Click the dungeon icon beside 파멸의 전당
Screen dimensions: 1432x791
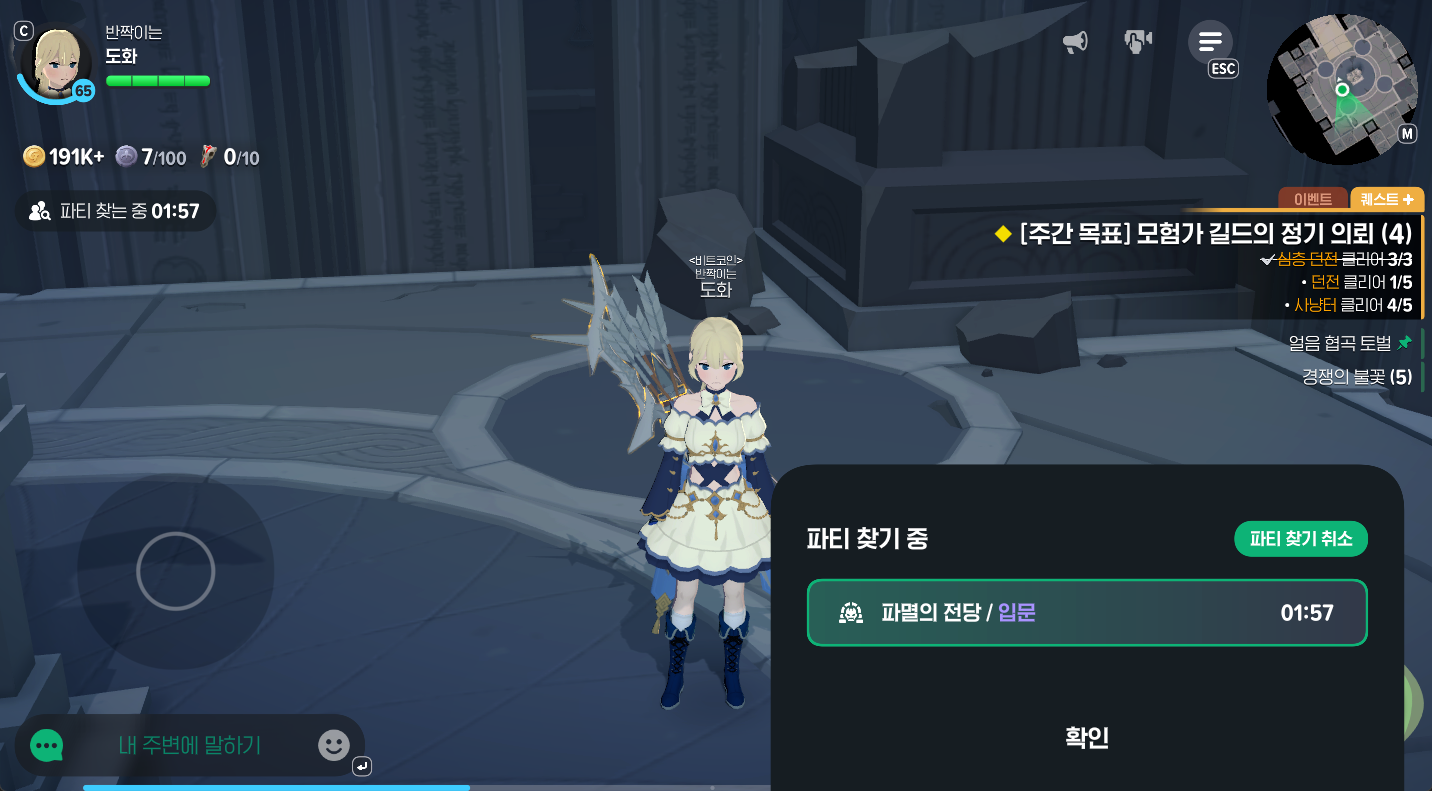pyautogui.click(x=851, y=612)
